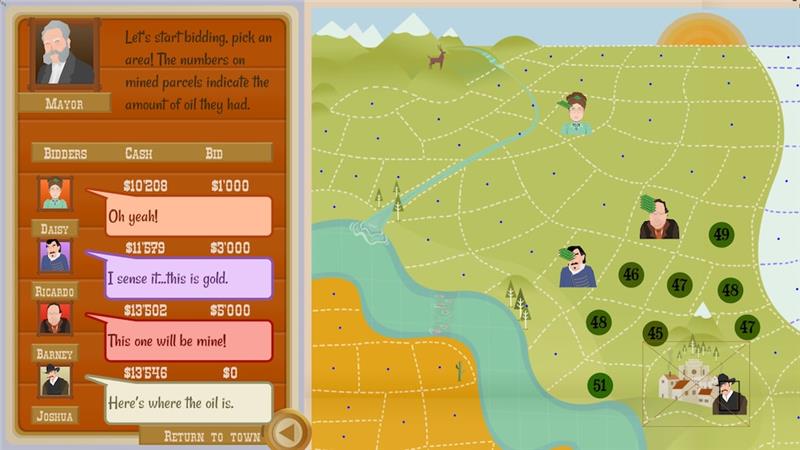The image size is (800, 450).
Task: Click Daisy's portrait in the bidders list
Action: click(54, 193)
